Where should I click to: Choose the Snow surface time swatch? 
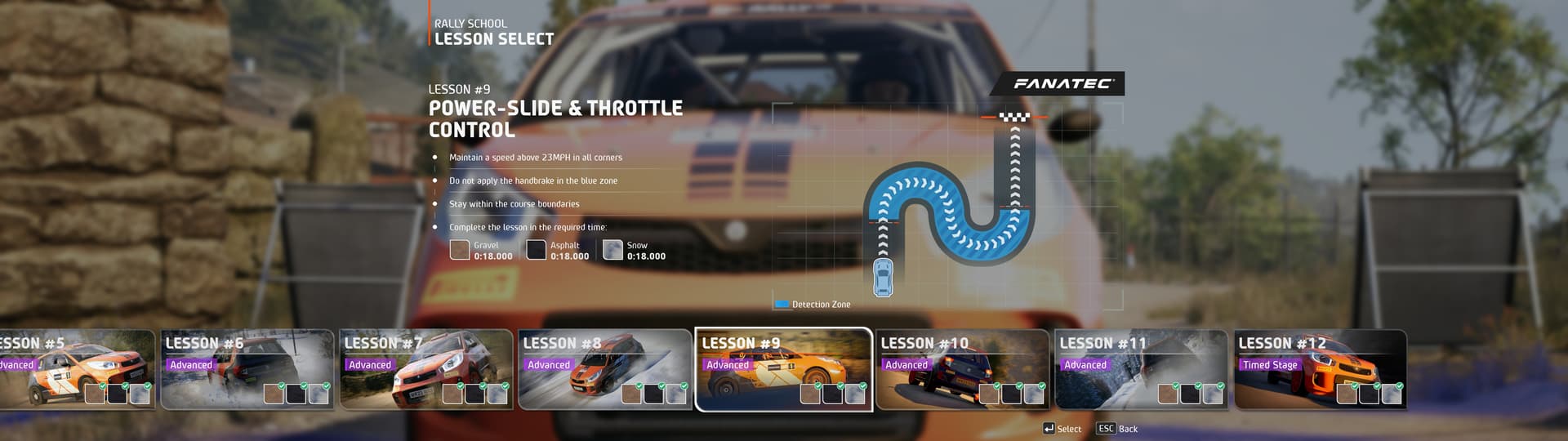click(x=612, y=250)
